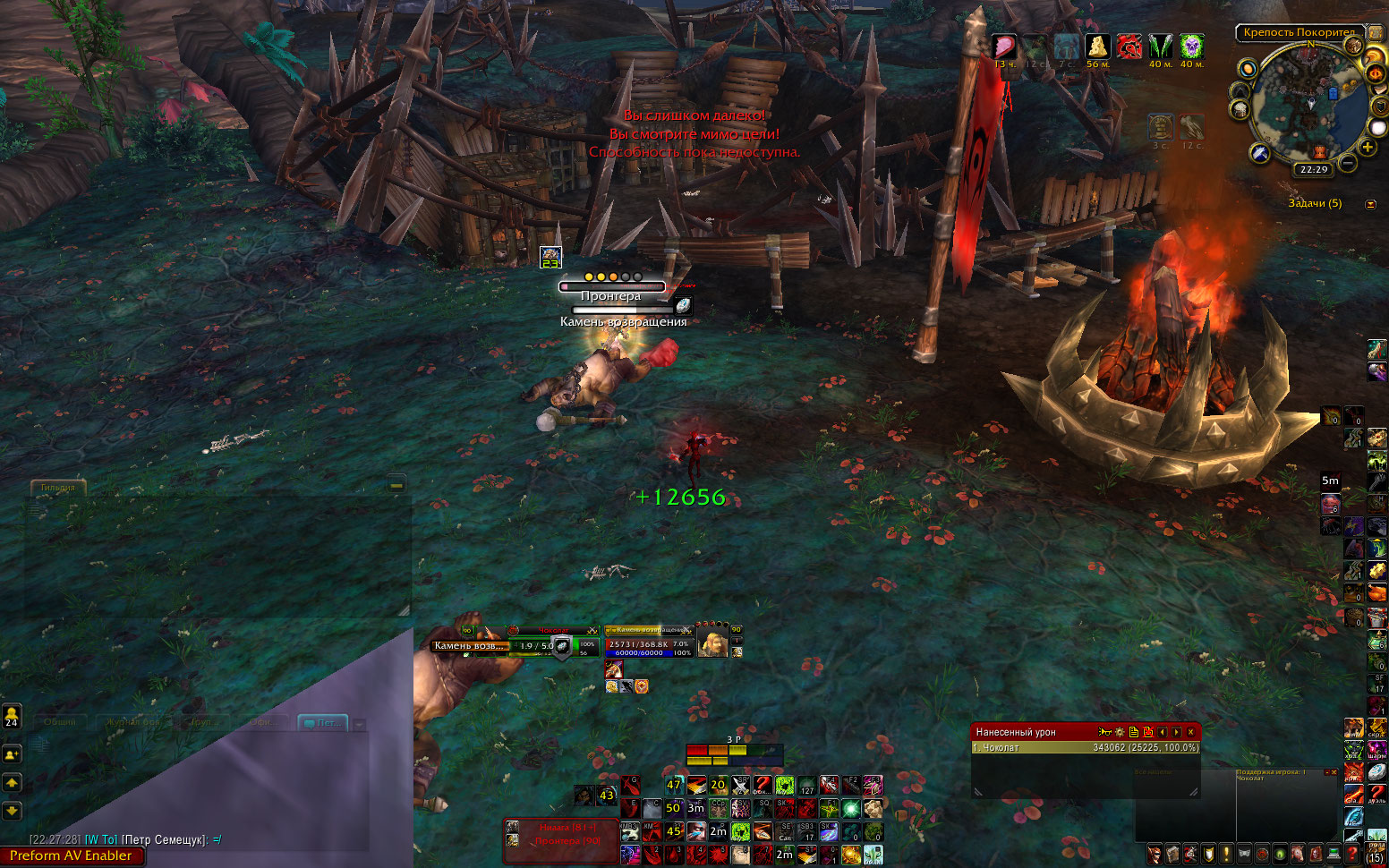Click the Preform AV Enabler button
The image size is (1389, 868).
[71, 855]
